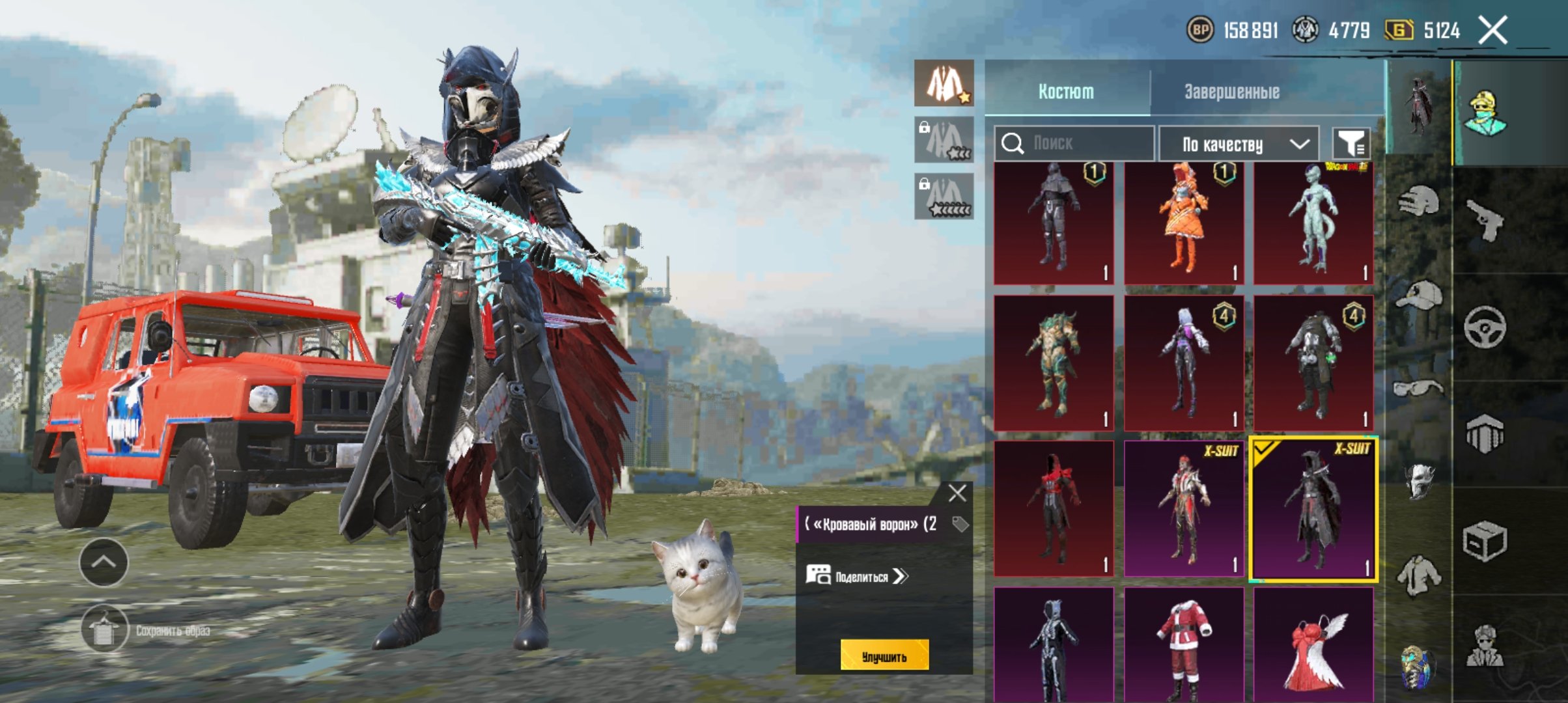Select the orange dress costume
The image size is (1568, 703).
pyautogui.click(x=1183, y=223)
